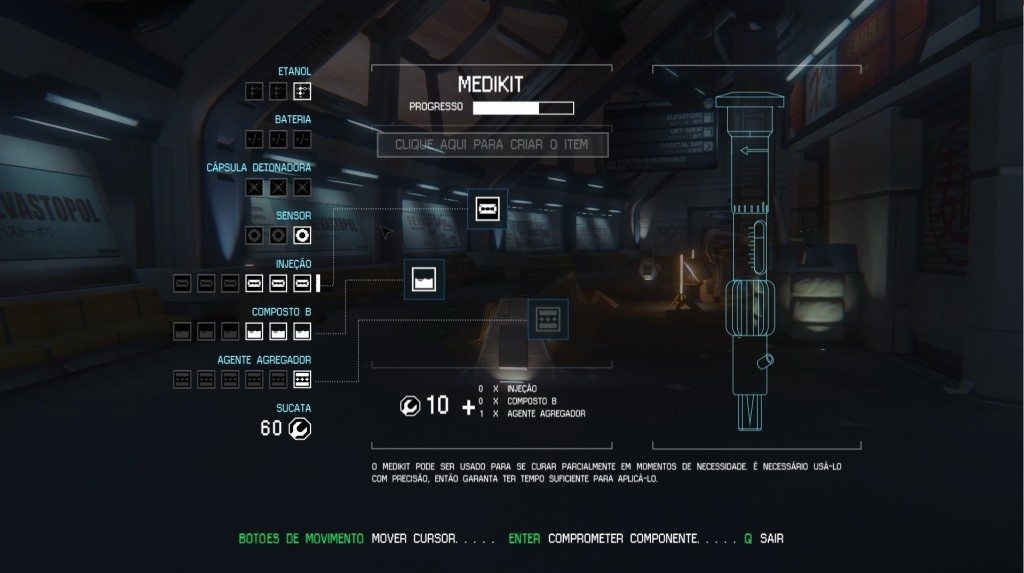Select the highlighted Etanol component icon

(x=302, y=92)
